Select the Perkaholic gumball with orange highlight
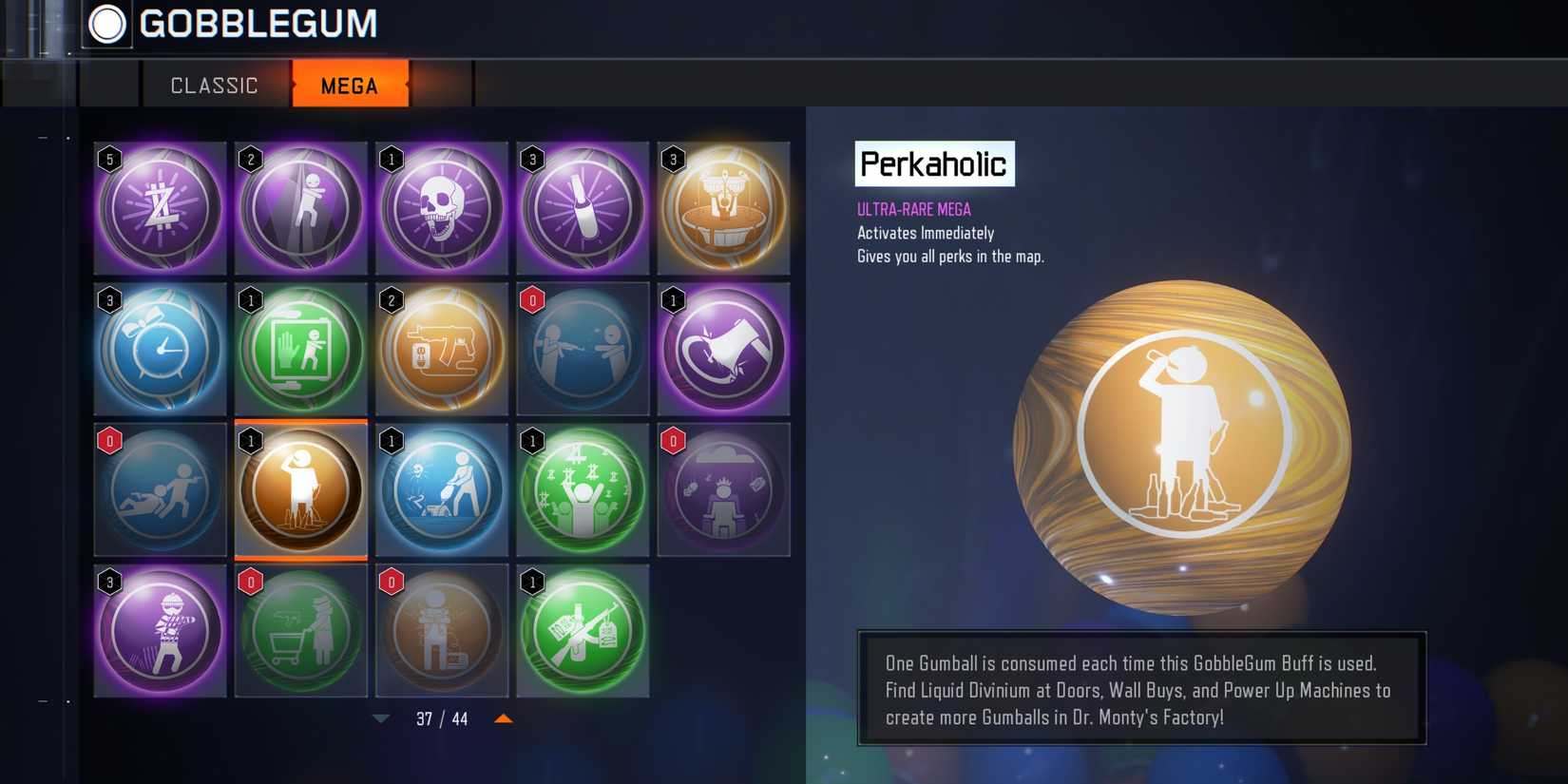 [300, 489]
